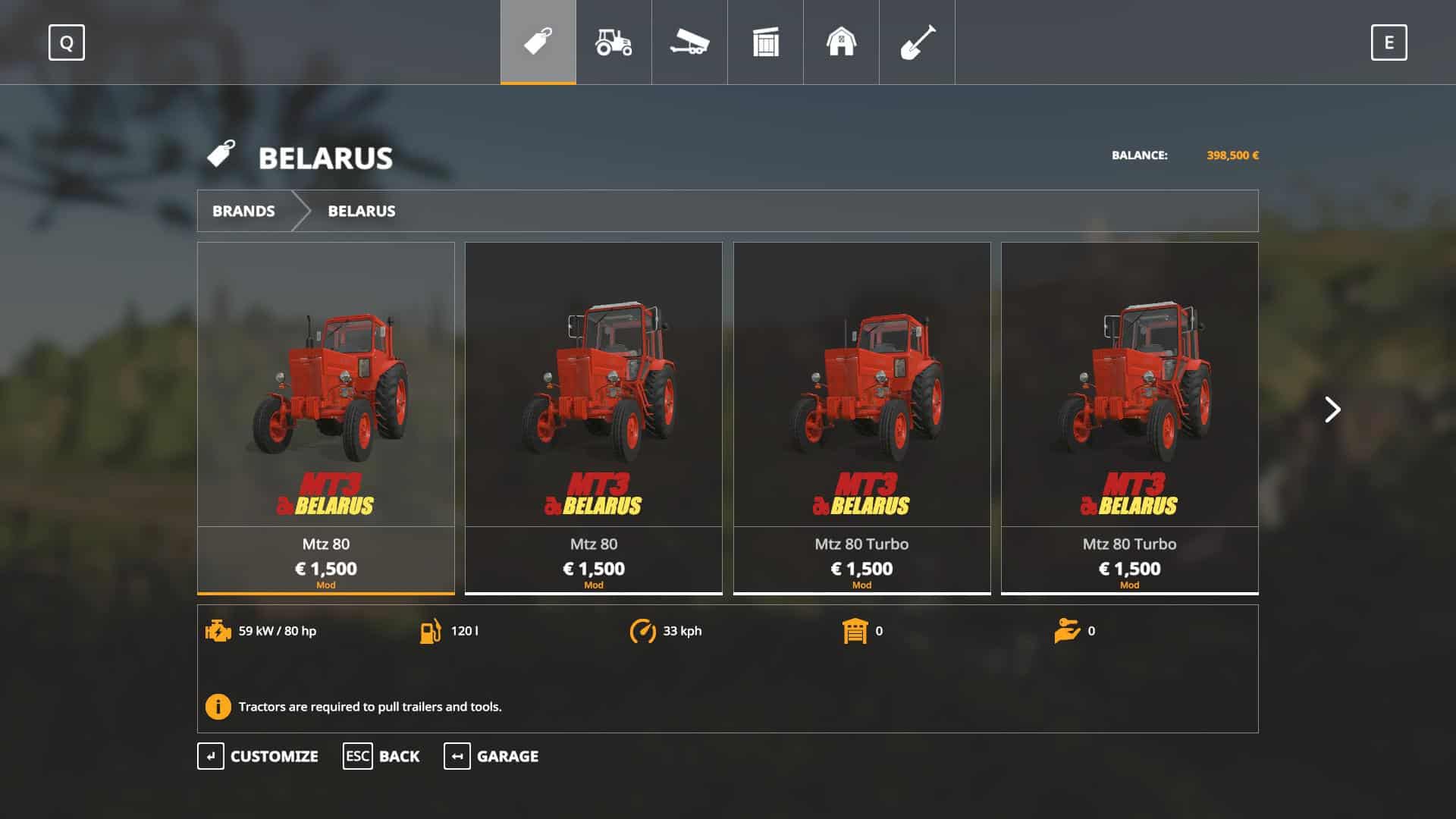Select the pallet objects tab

[x=765, y=42]
